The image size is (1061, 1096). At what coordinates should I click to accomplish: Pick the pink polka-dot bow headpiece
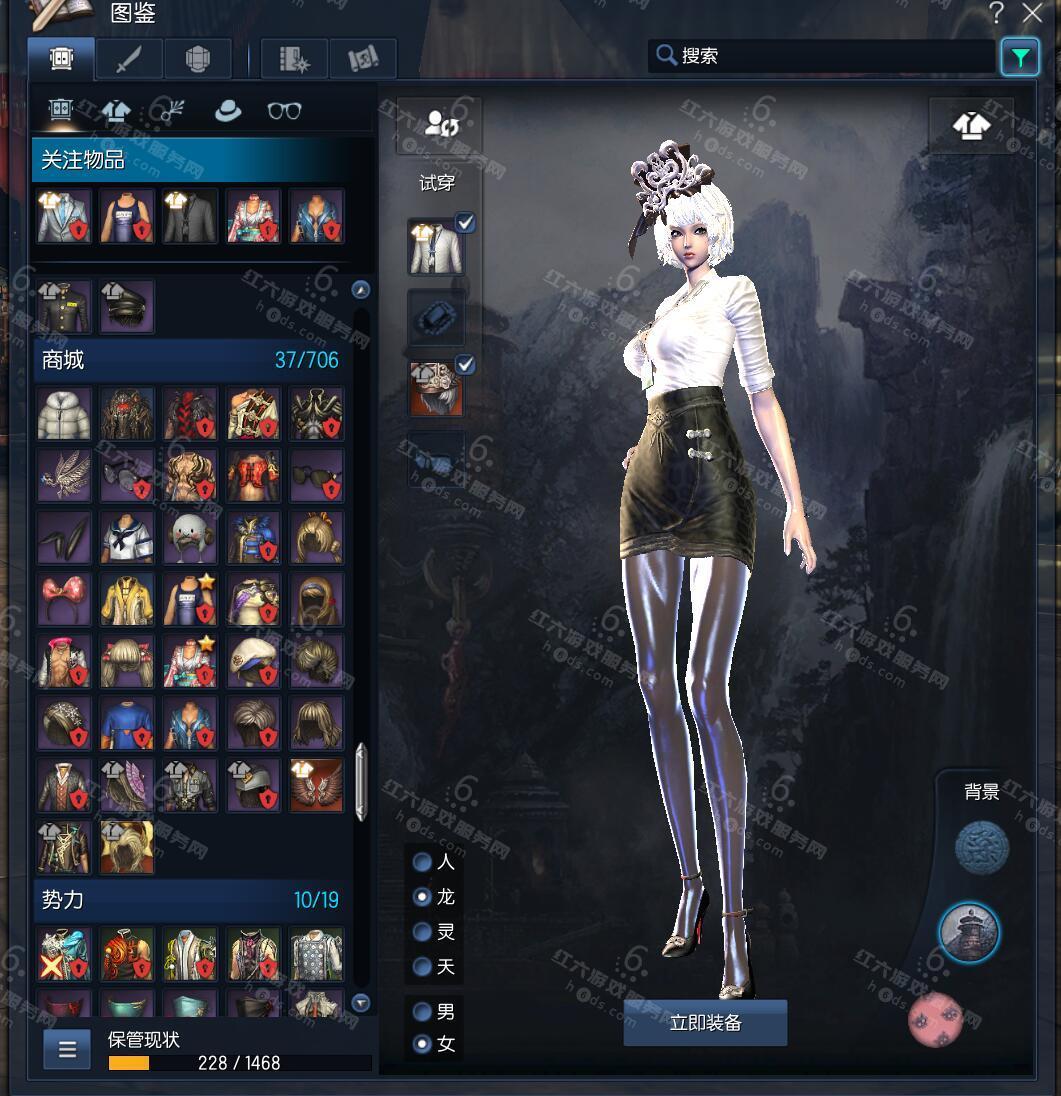tap(64, 598)
